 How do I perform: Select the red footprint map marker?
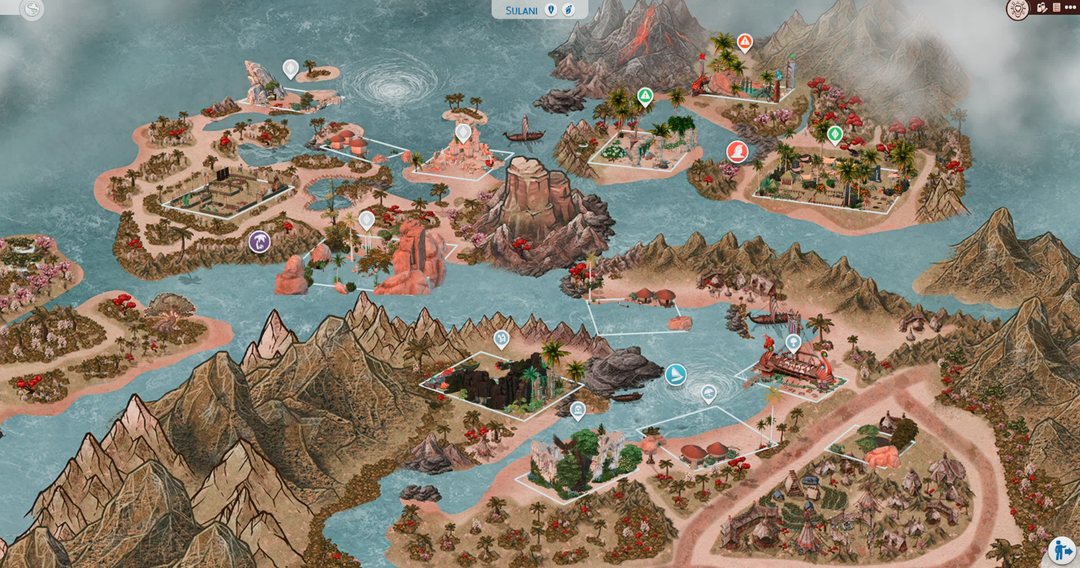737,152
